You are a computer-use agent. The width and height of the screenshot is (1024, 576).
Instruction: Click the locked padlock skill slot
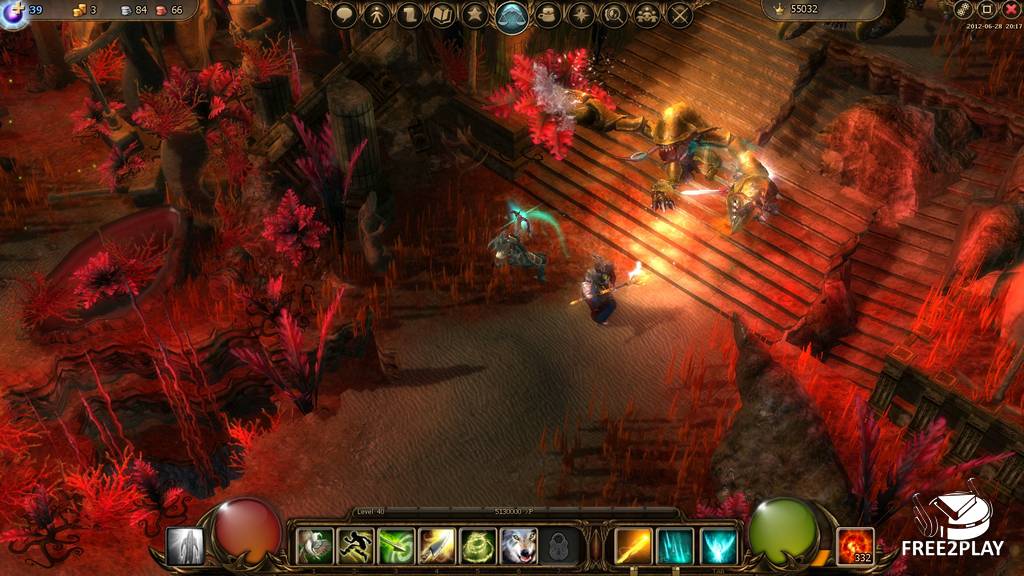click(x=560, y=546)
